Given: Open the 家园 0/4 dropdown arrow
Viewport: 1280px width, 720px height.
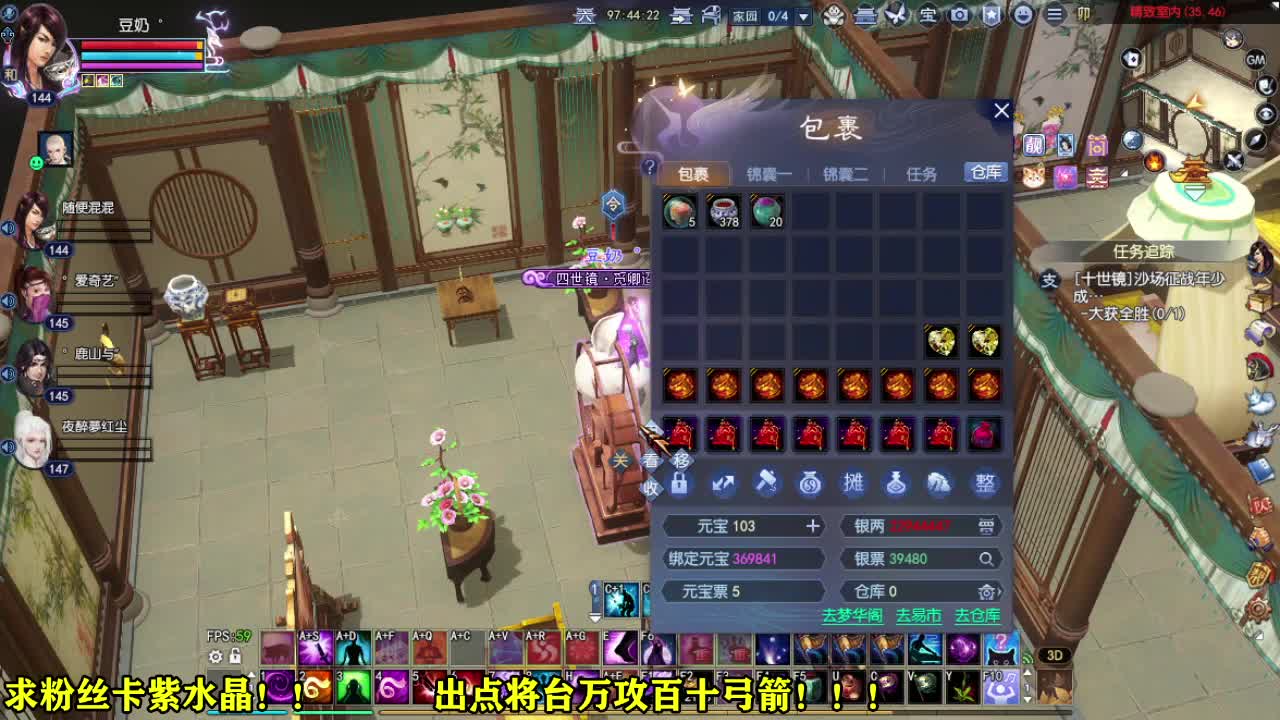Looking at the screenshot, I should click(803, 14).
